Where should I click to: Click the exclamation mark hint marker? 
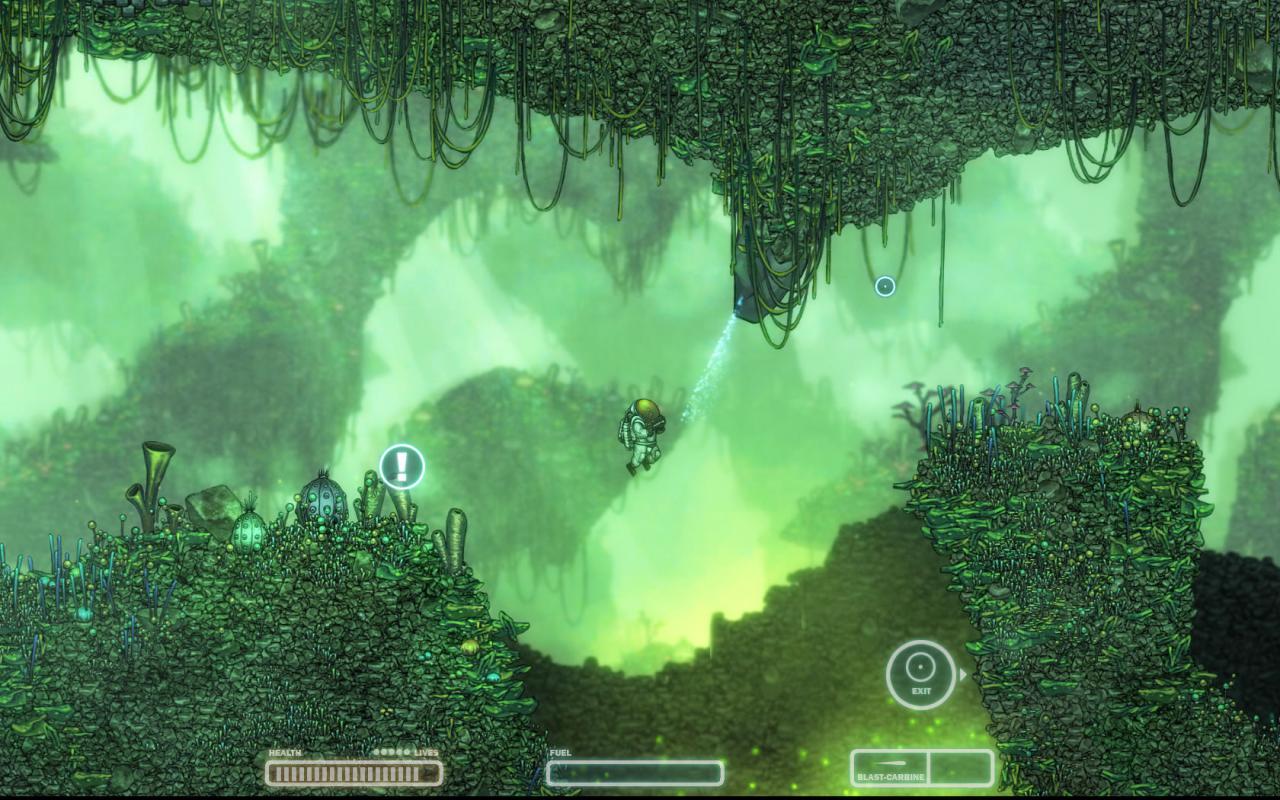402,467
